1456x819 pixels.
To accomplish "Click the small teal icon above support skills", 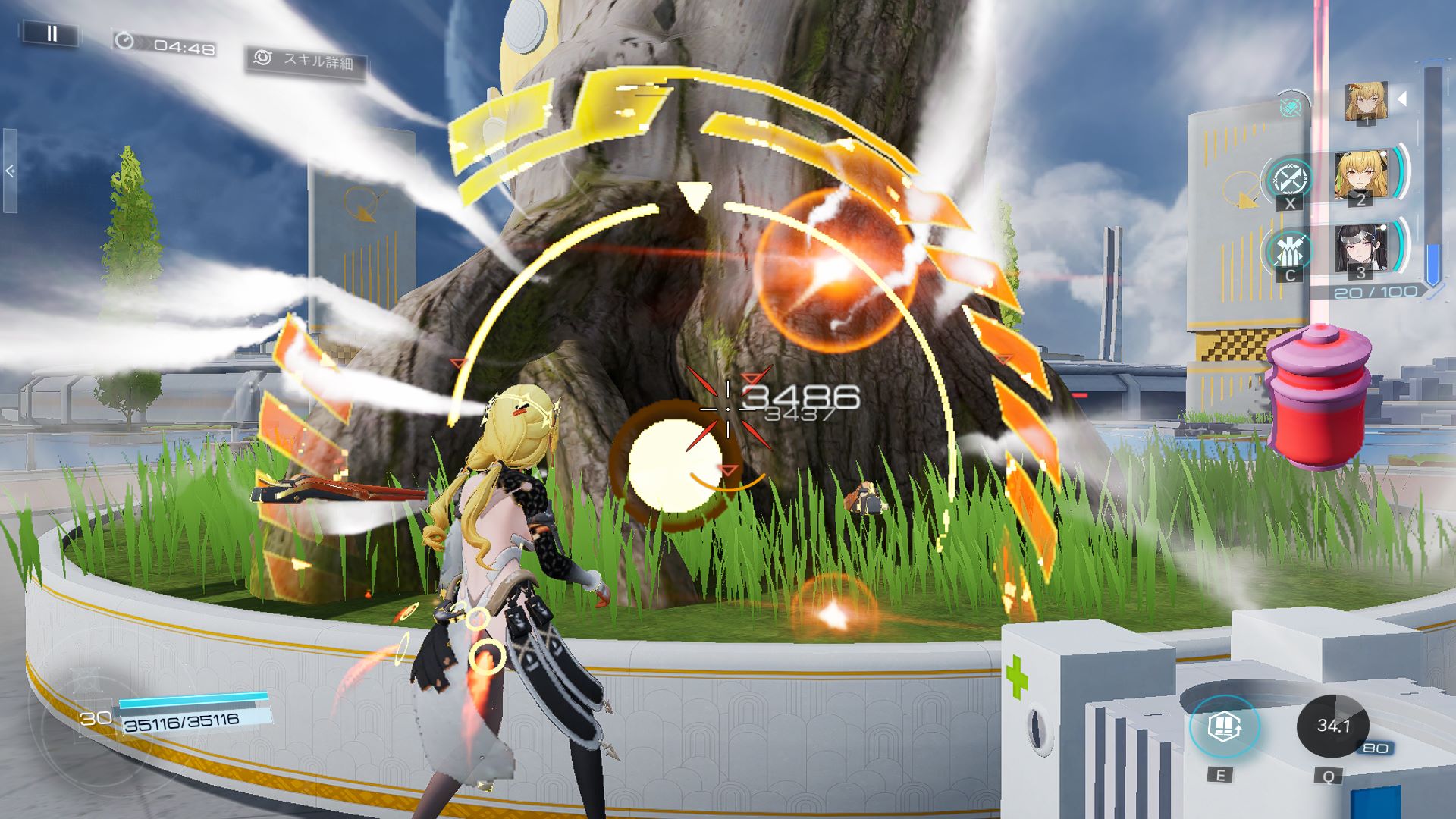I will pos(1289,108).
